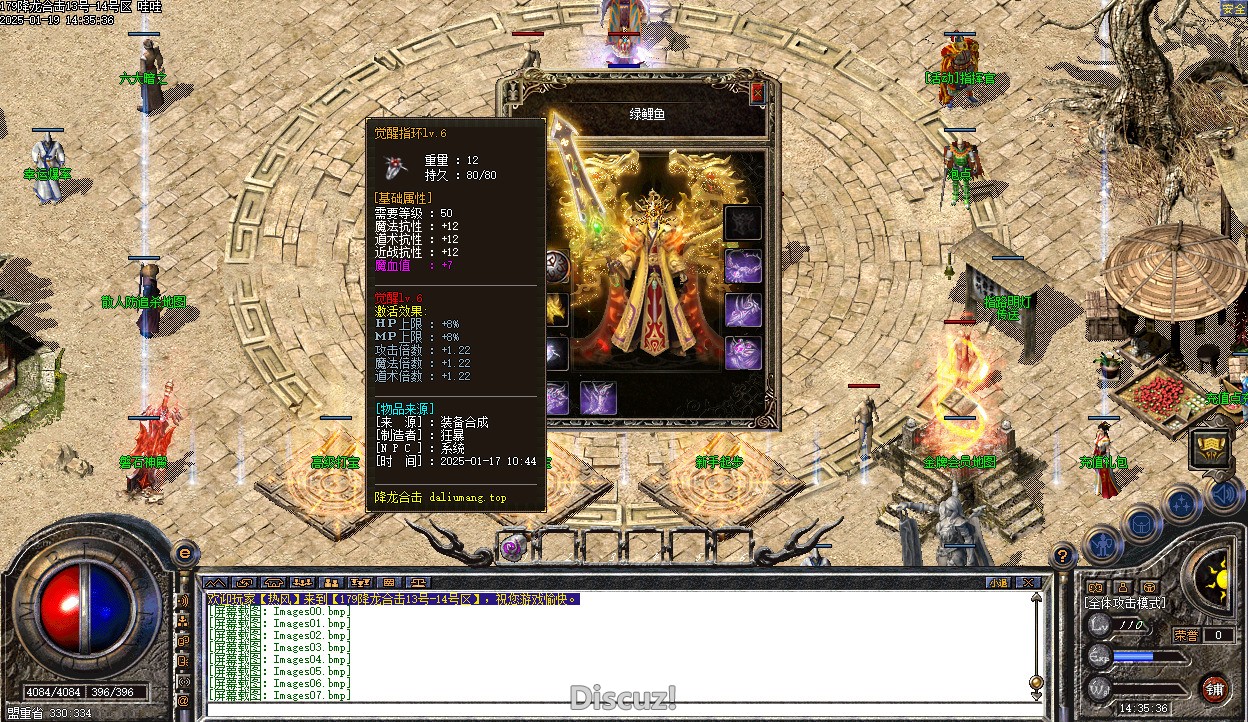Click the 小退 logout button

click(x=998, y=582)
